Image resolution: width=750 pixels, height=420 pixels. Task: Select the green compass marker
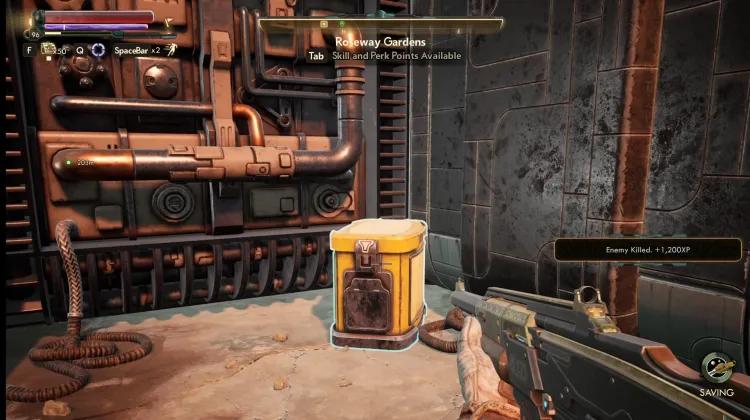pyautogui.click(x=341, y=22)
